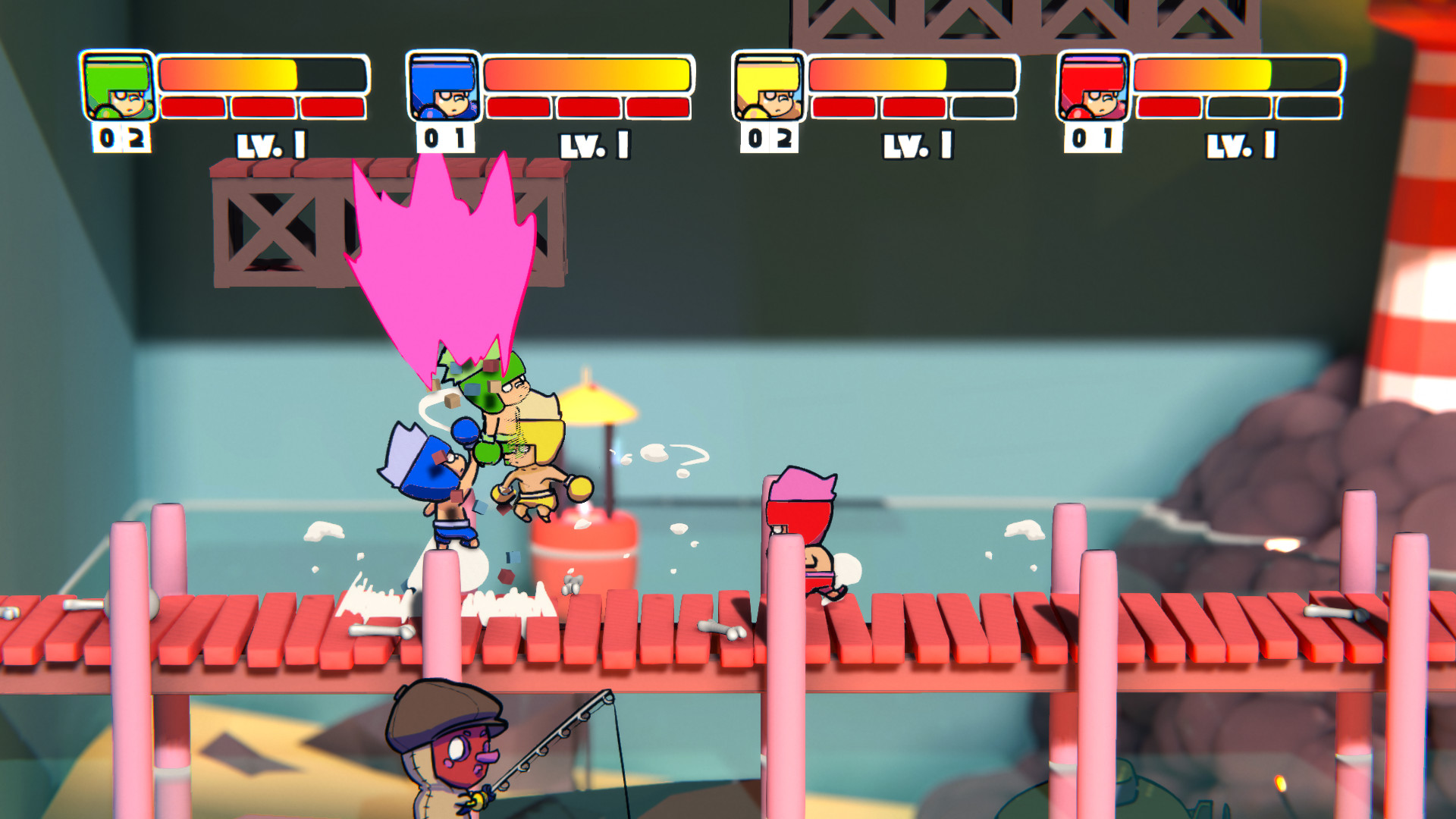Select the red boxer with pink hair

(808, 531)
